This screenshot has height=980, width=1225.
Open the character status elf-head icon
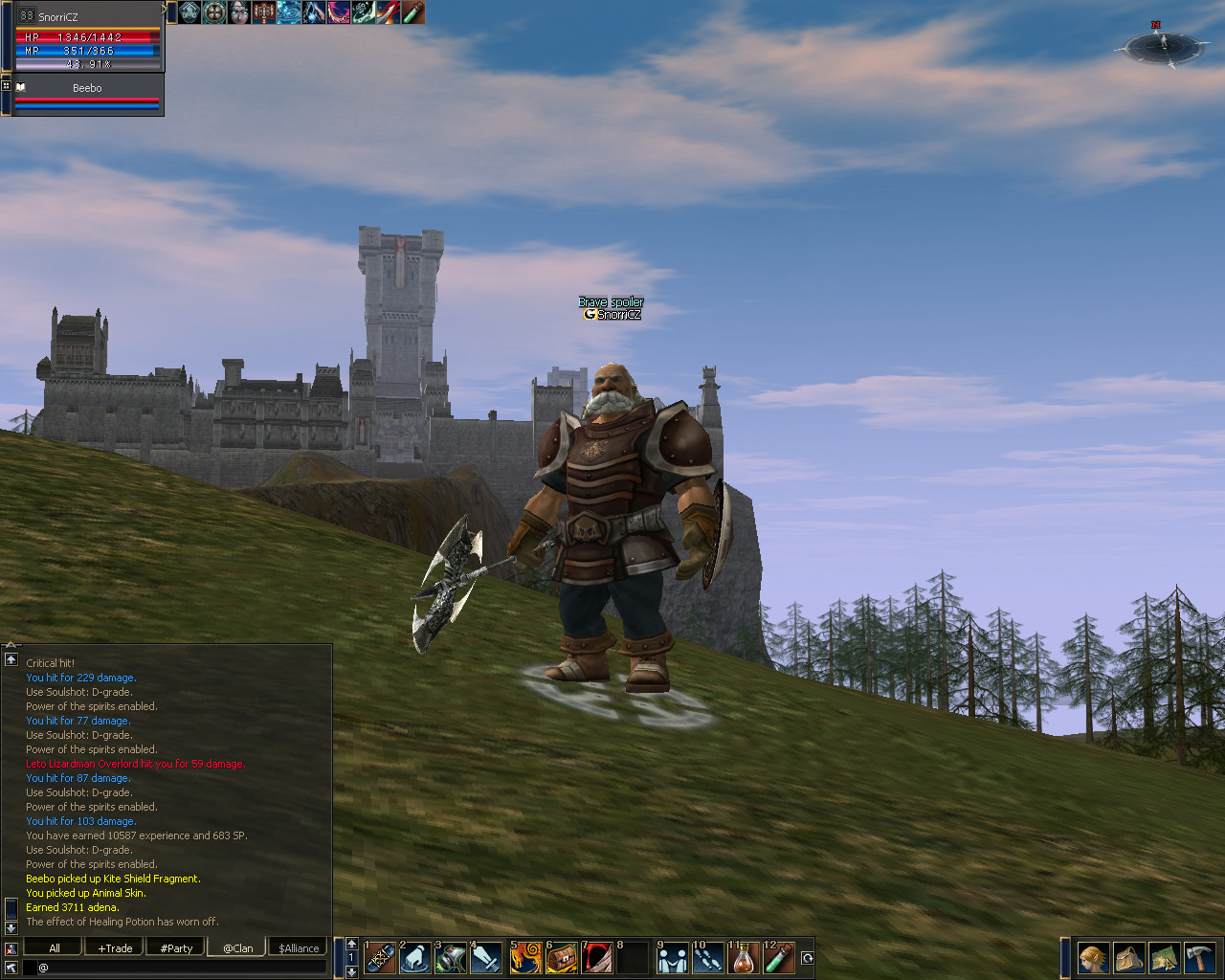pyautogui.click(x=1093, y=958)
